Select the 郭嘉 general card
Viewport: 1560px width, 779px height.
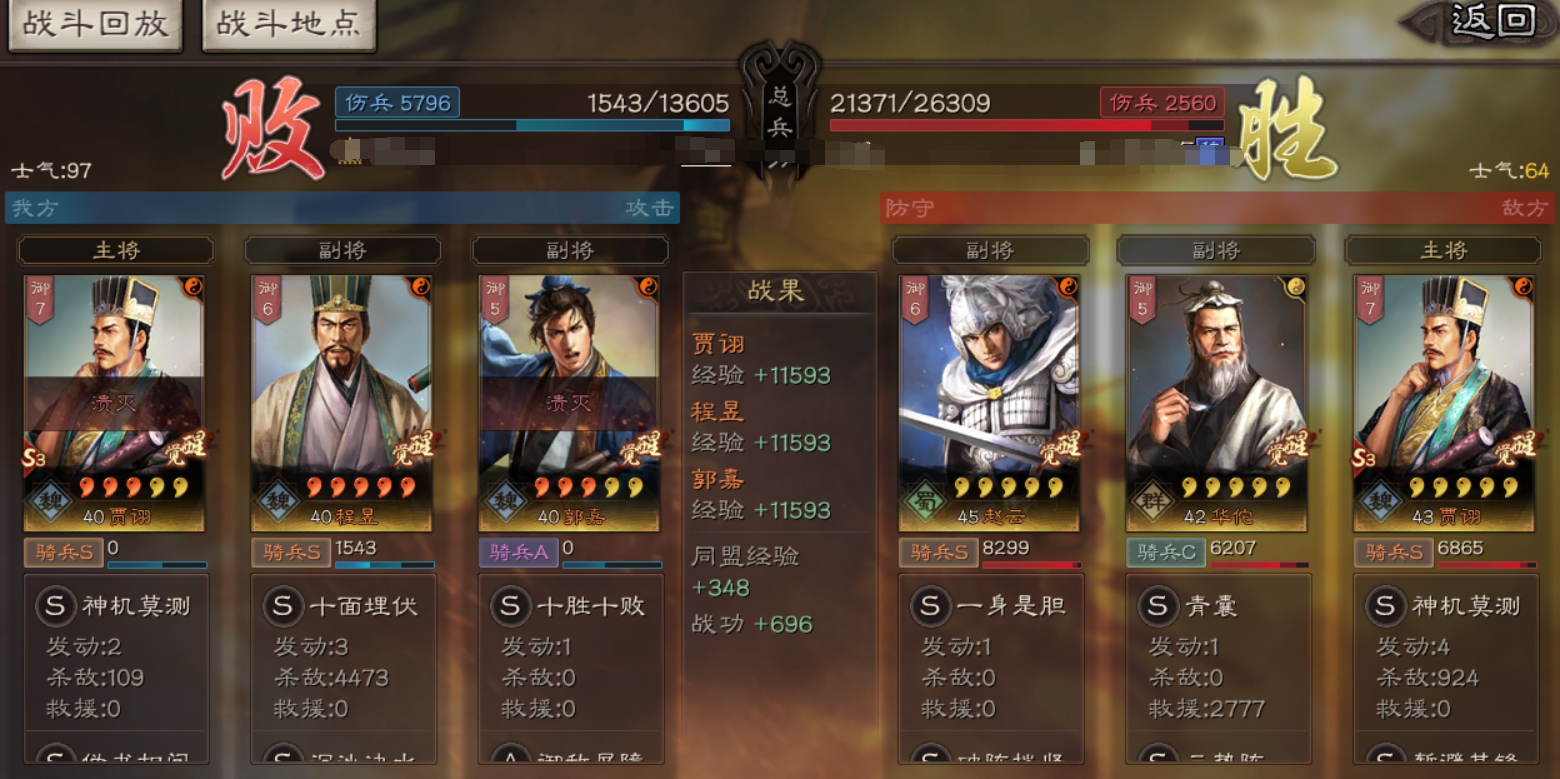click(x=569, y=402)
